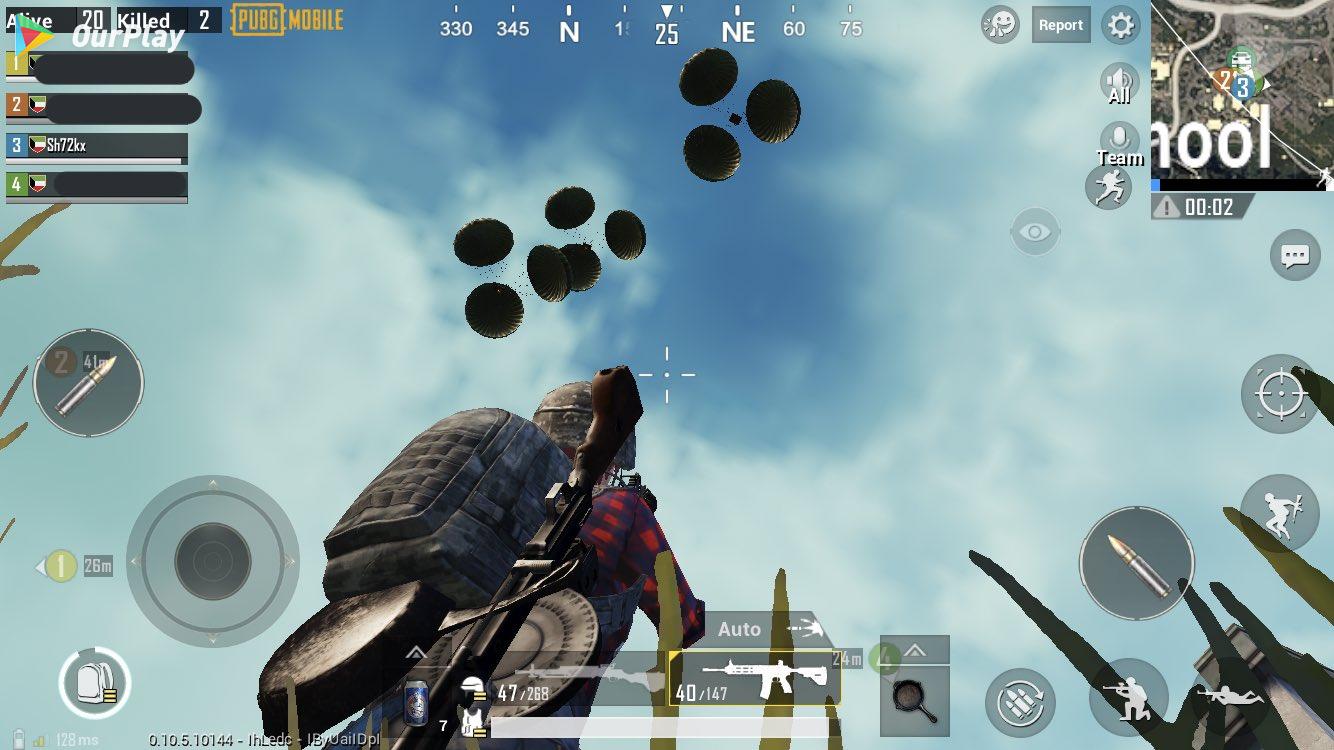Fire using the right-hand bullet button

point(1136,562)
